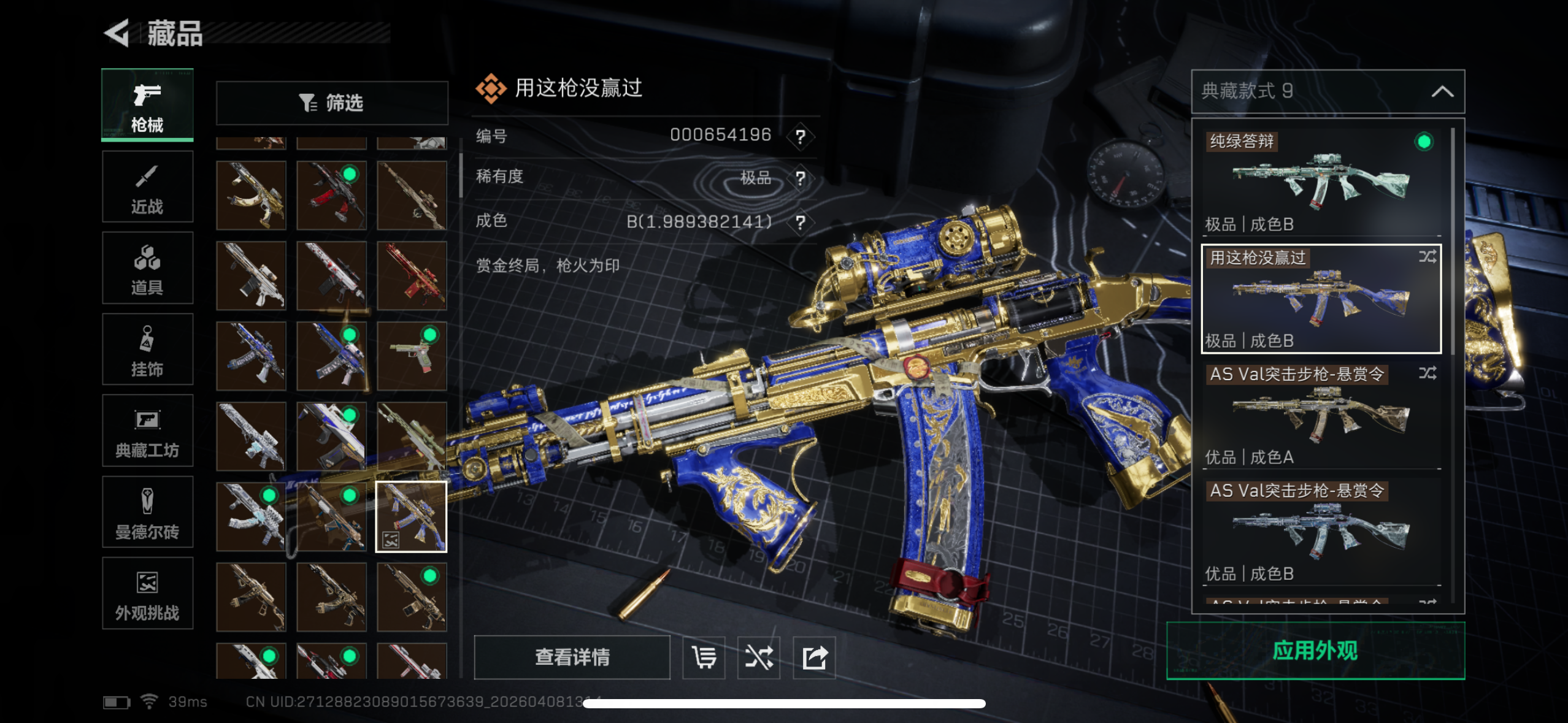Image resolution: width=1568 pixels, height=723 pixels.
Task: Select the 道具 items category
Action: [x=147, y=268]
